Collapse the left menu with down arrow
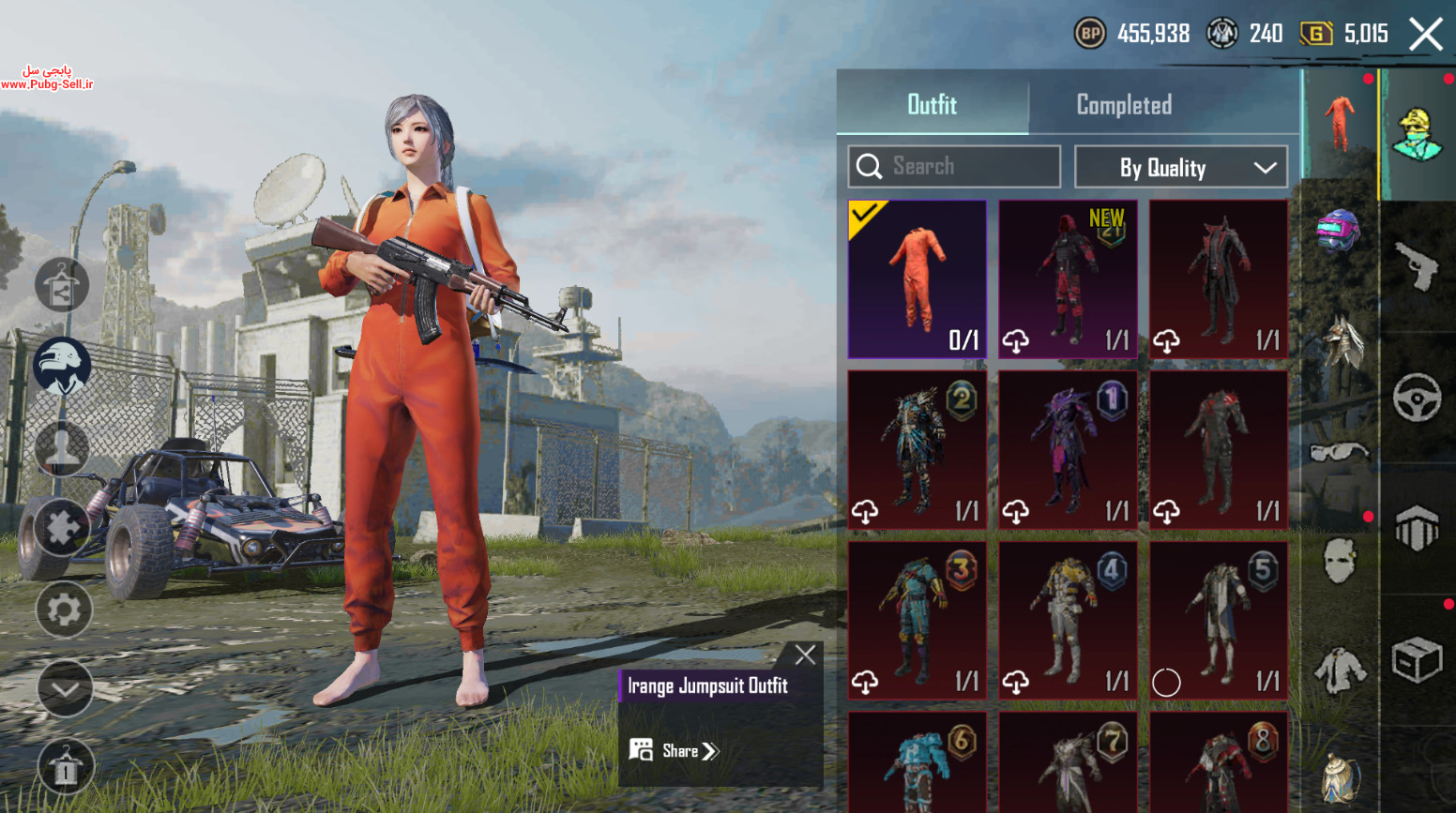 tap(64, 689)
